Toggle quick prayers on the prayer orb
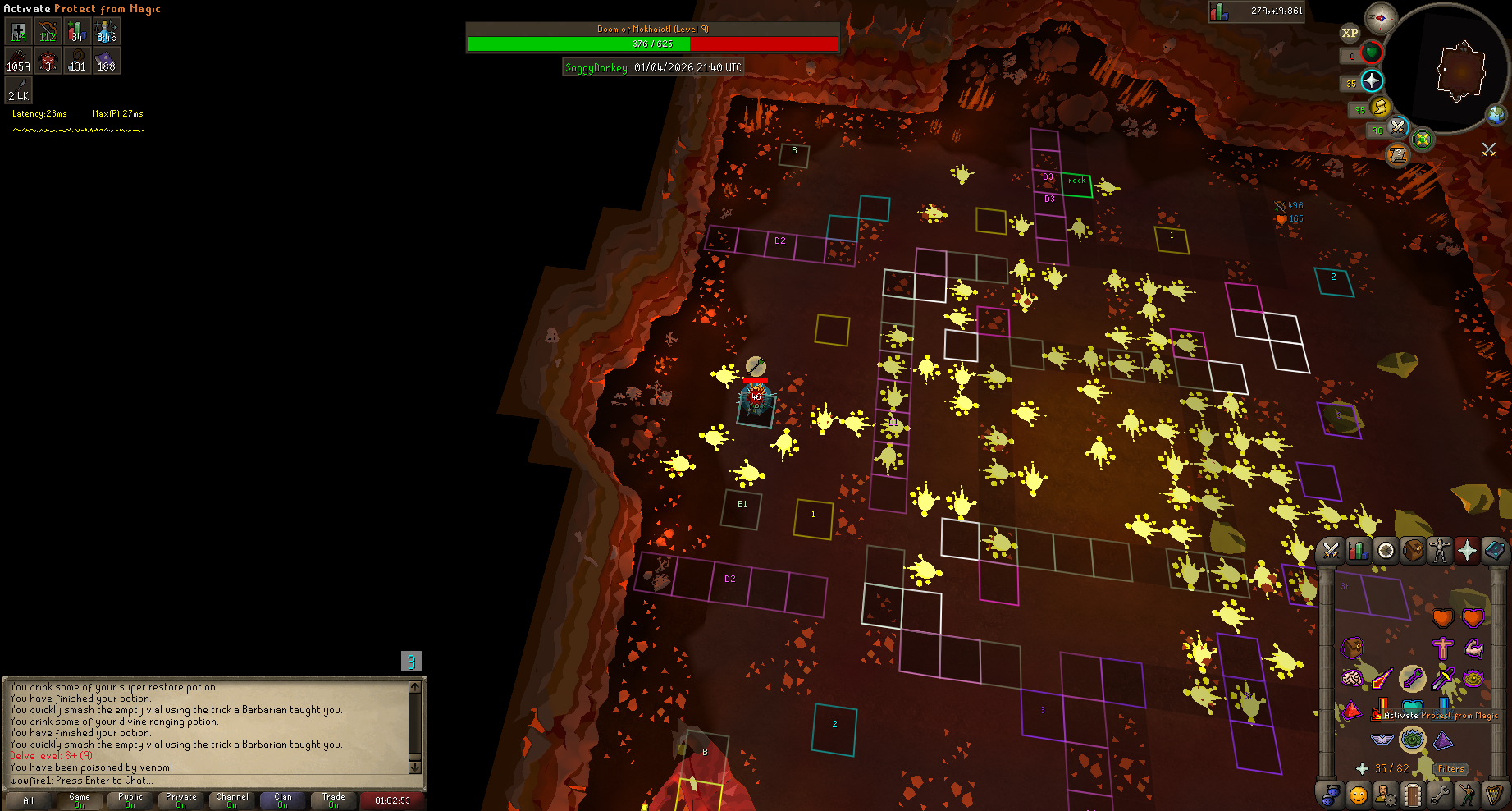1512x811 pixels. 1372,80
